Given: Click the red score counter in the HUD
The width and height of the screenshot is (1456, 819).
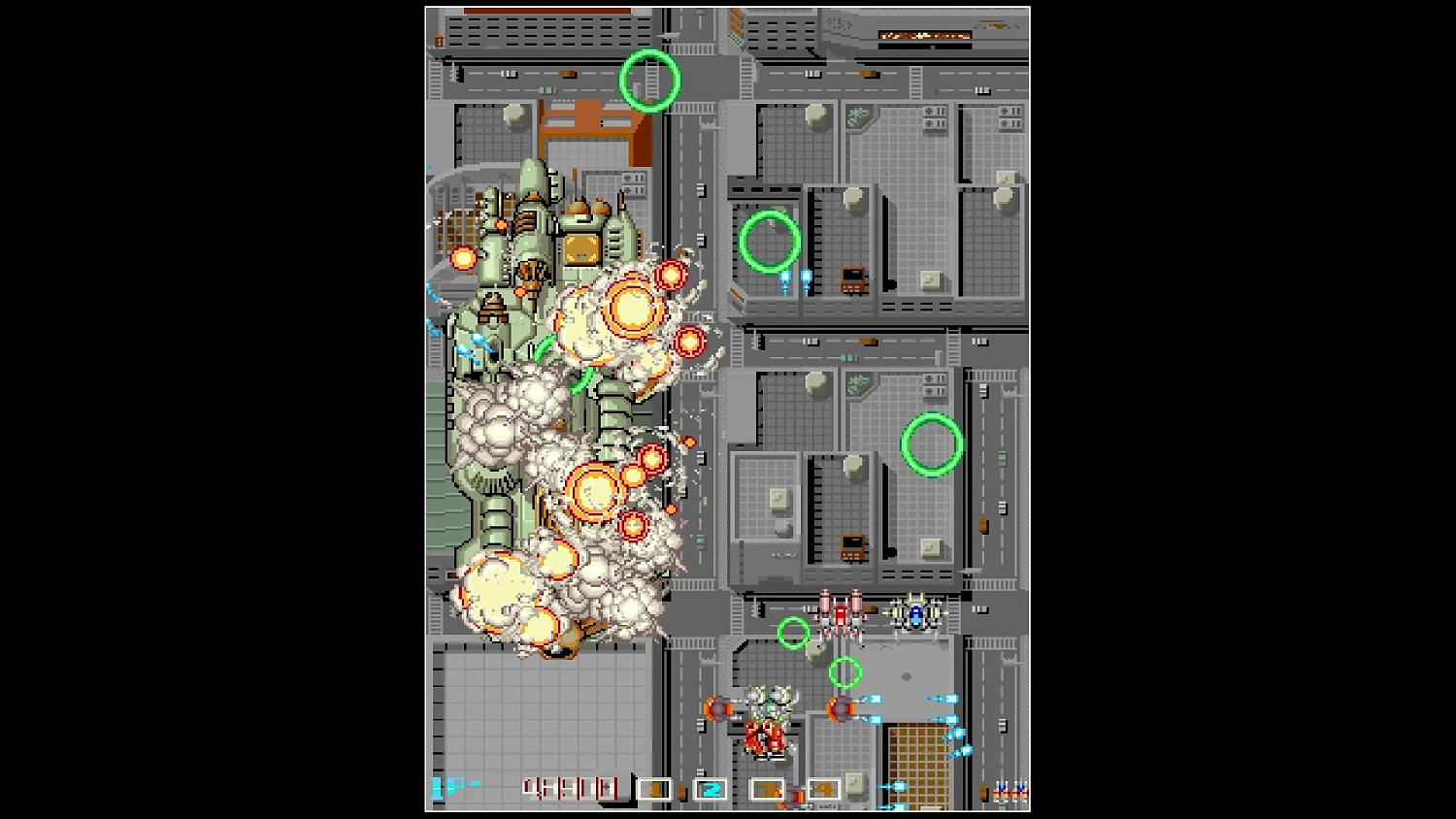Looking at the screenshot, I should point(569,786).
